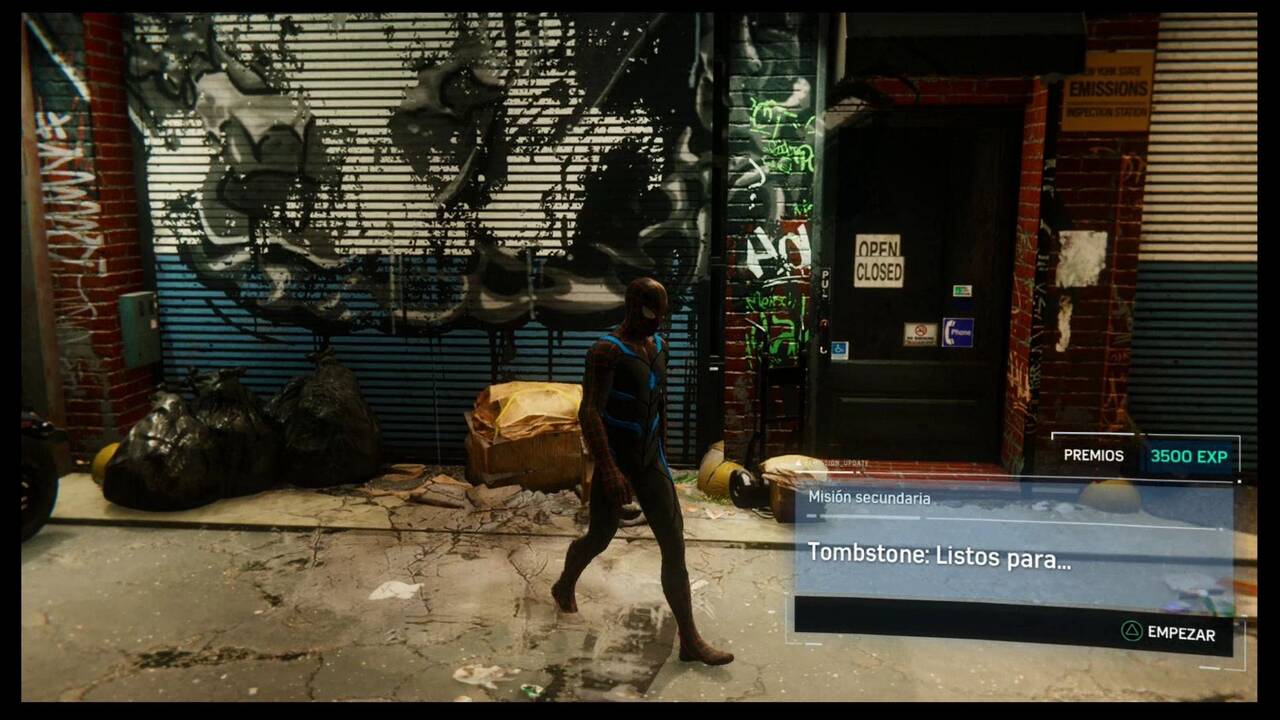Select the No Smoking sign icon
The height and width of the screenshot is (720, 1280).
point(920,331)
